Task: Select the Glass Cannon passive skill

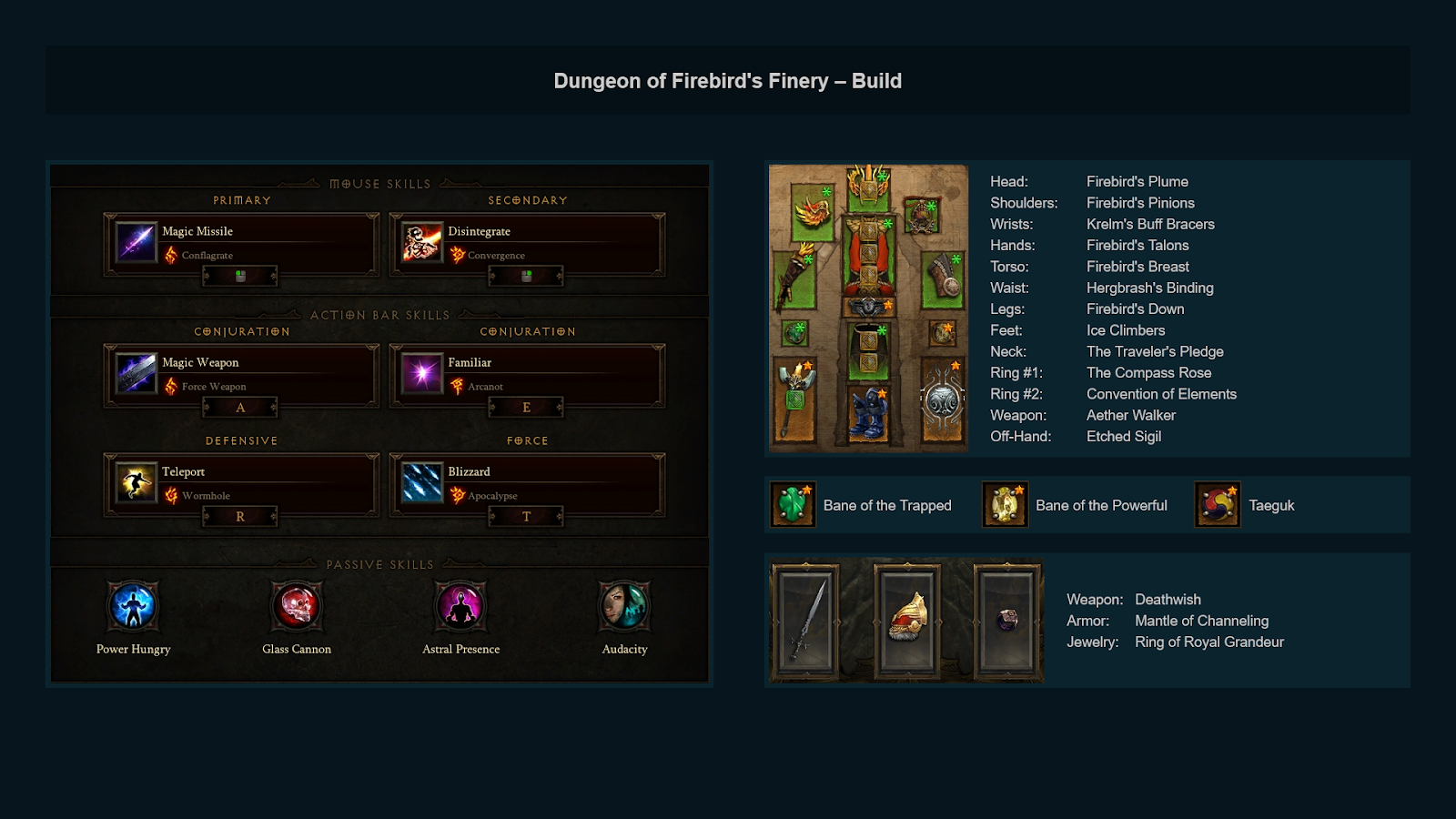Action: click(x=297, y=605)
